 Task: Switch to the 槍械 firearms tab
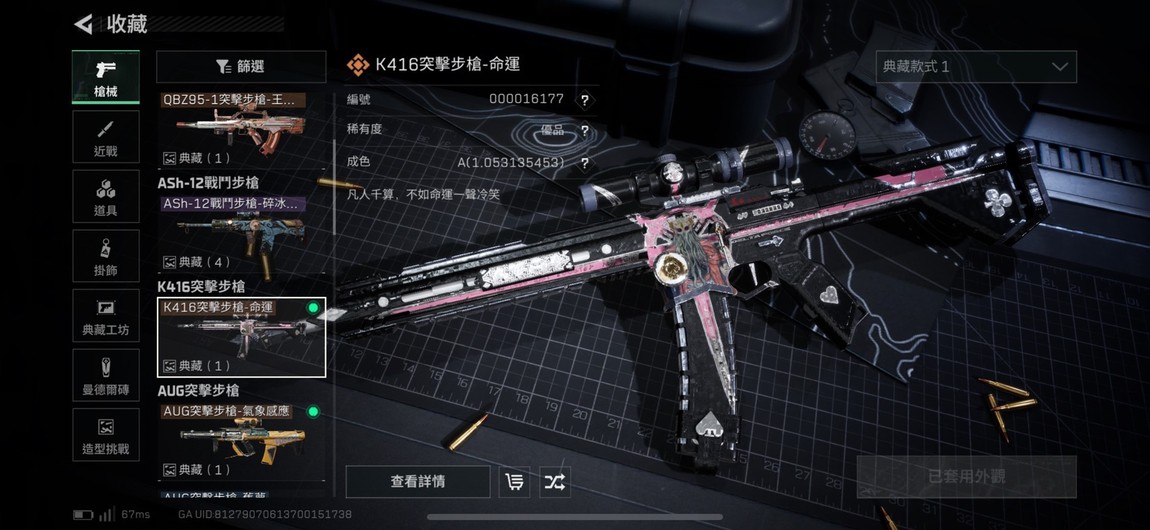click(105, 78)
